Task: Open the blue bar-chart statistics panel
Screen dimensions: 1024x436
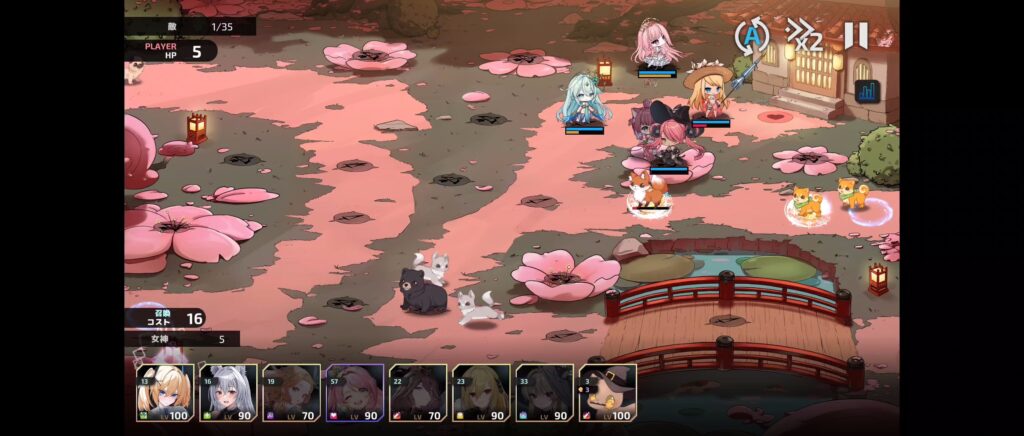Action: pos(866,91)
